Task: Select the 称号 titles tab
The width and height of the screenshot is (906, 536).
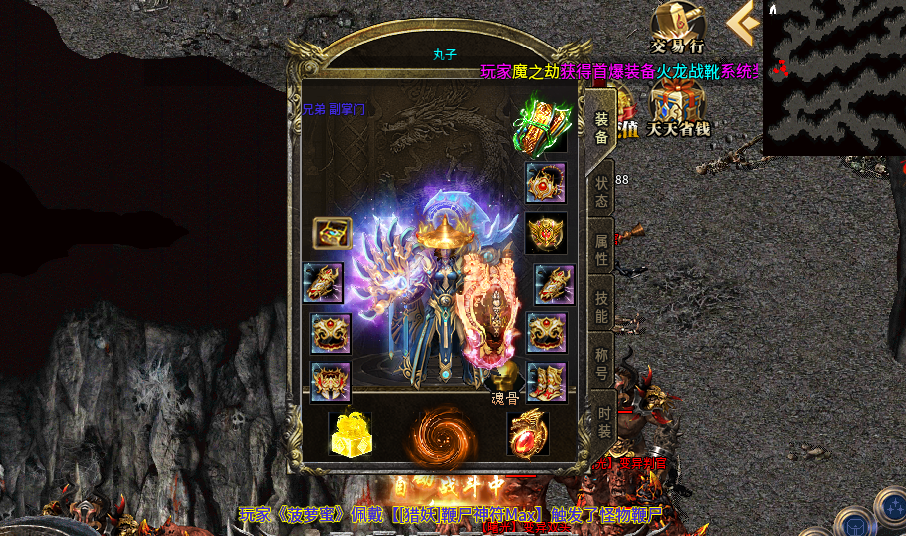Action: 601,362
